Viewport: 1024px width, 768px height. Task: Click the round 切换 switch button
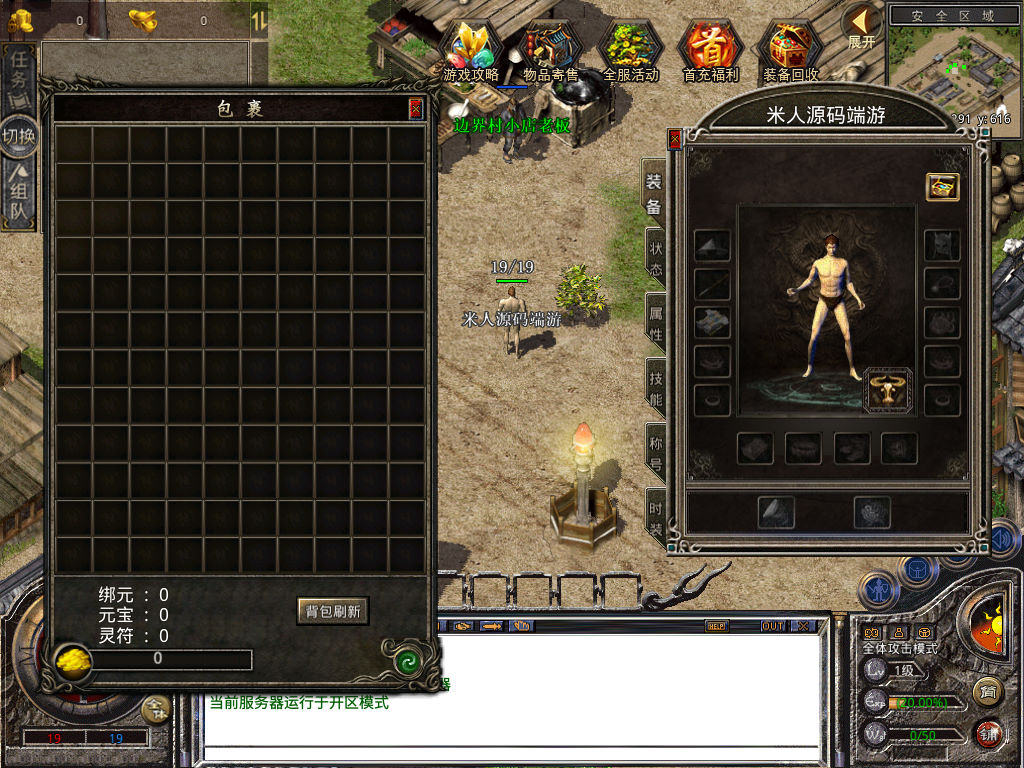[19, 136]
